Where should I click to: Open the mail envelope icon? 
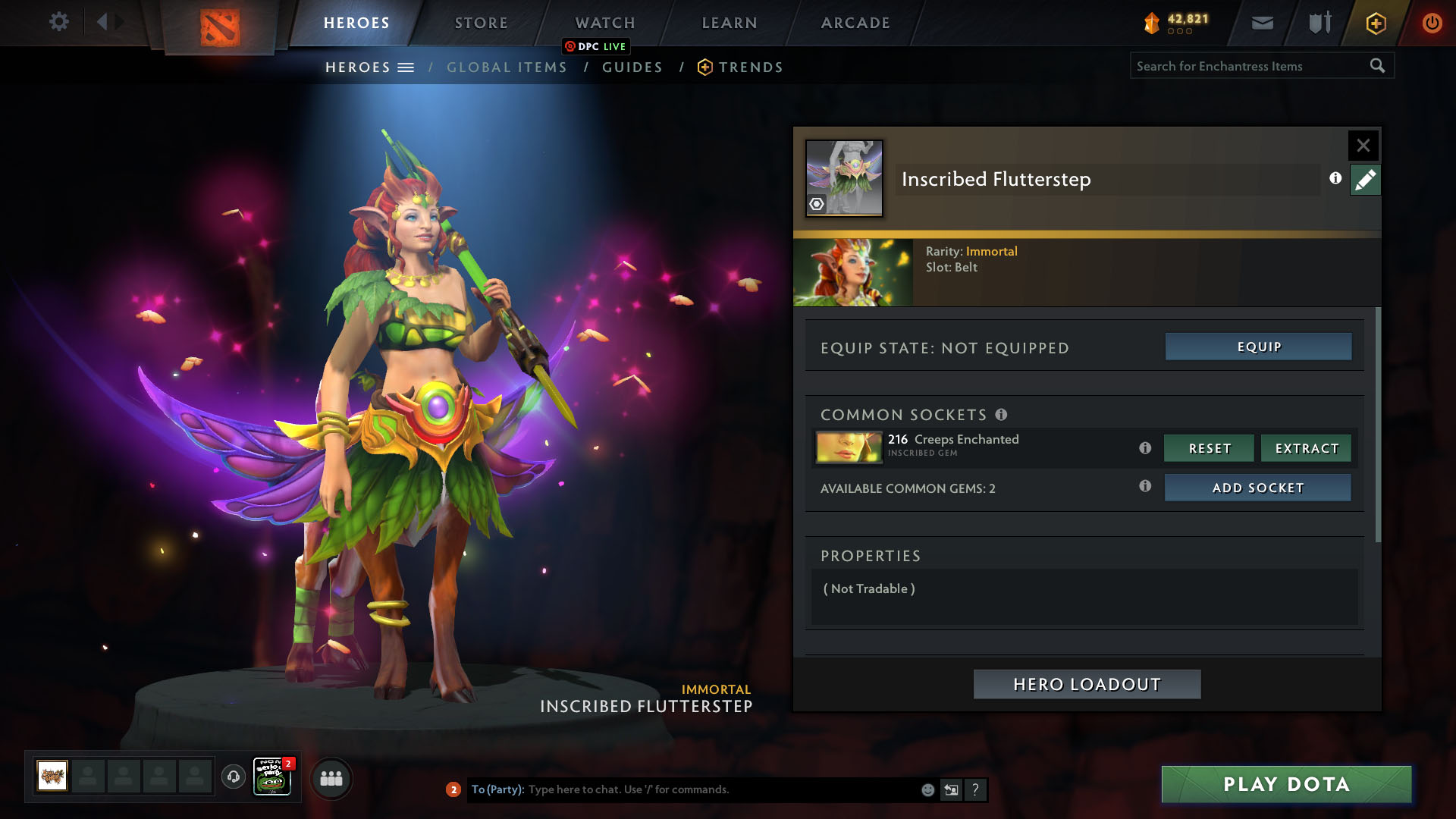[x=1262, y=23]
